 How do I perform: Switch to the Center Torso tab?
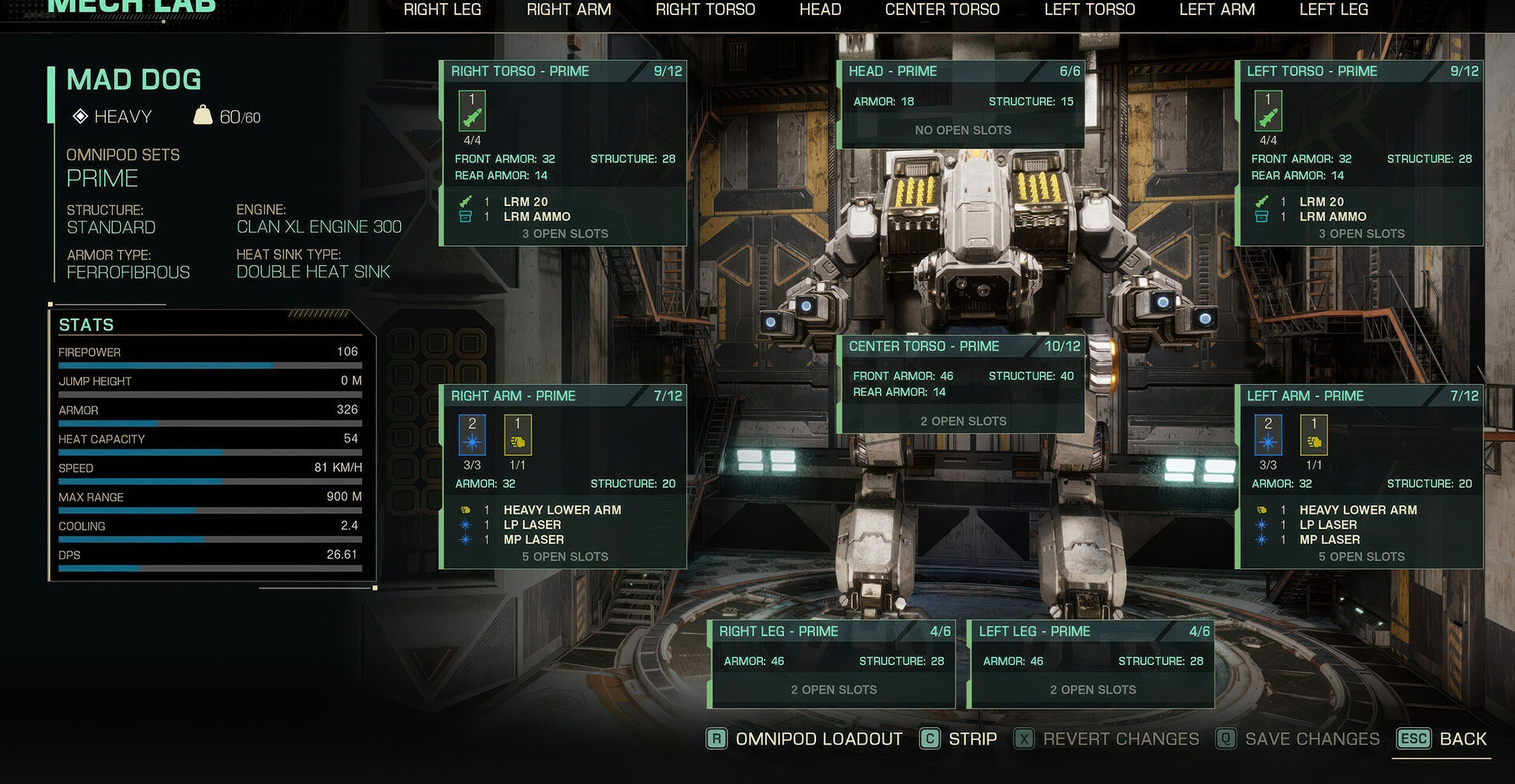[x=942, y=10]
